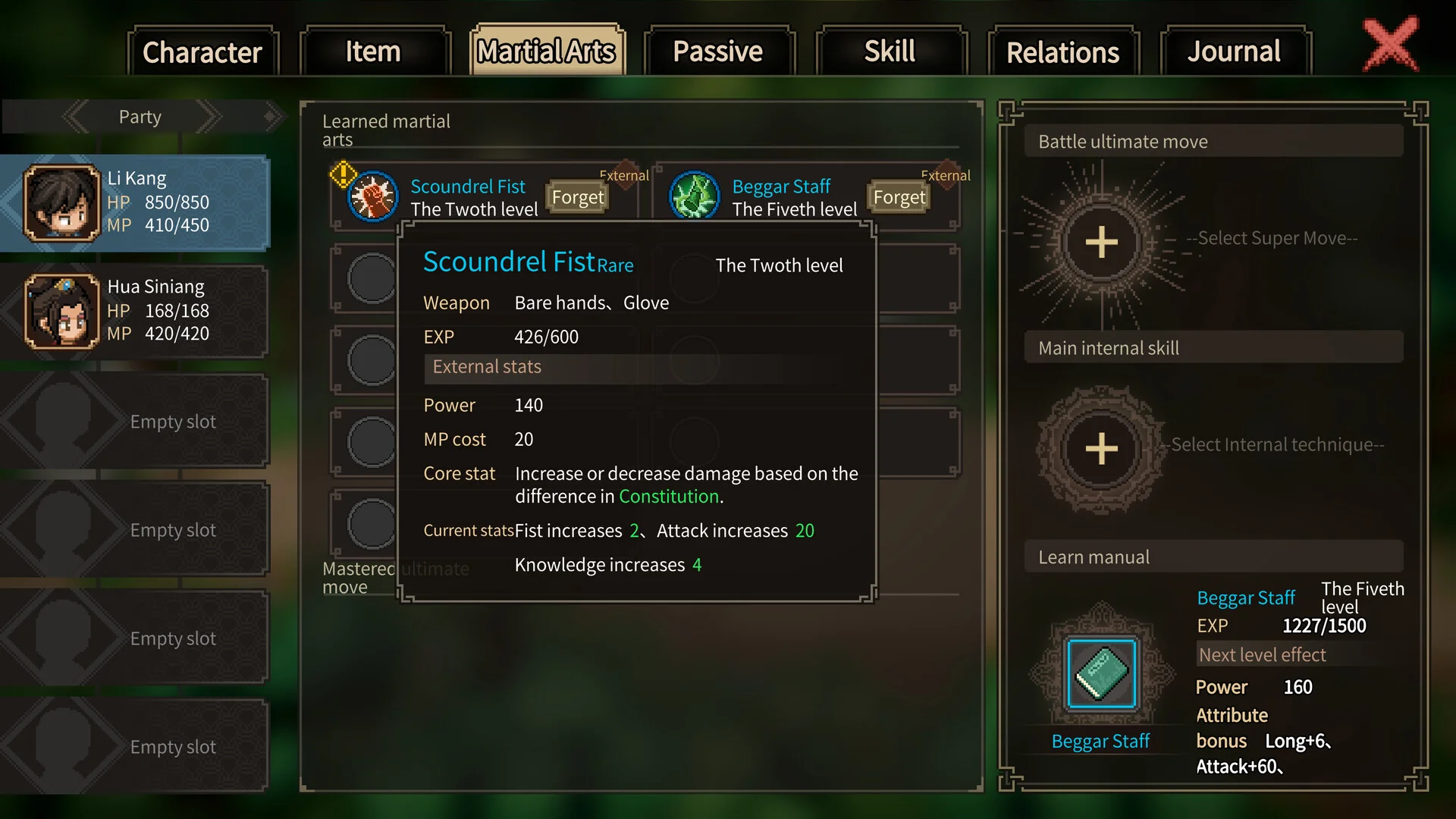Close the menu with the red X
The image size is (1456, 819).
[1391, 45]
